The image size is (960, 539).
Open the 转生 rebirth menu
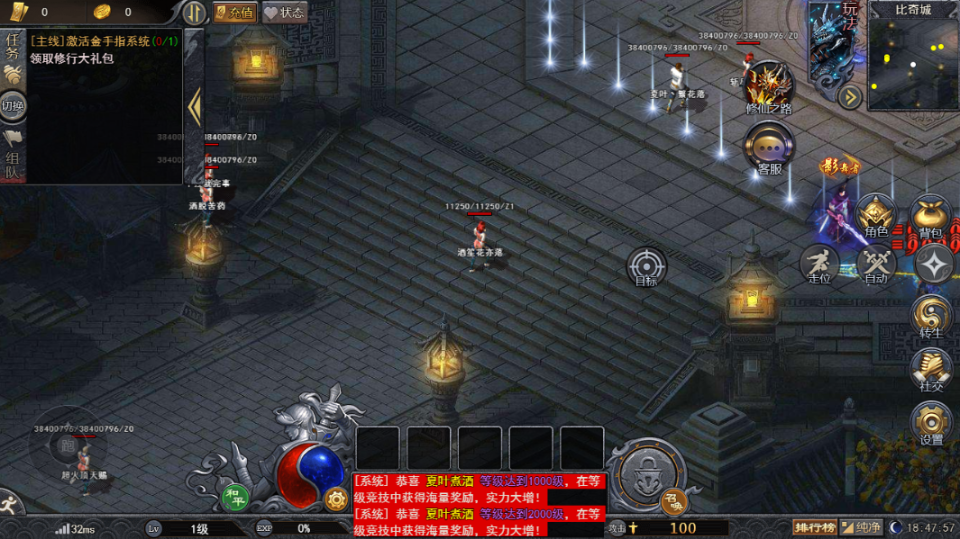click(x=931, y=316)
